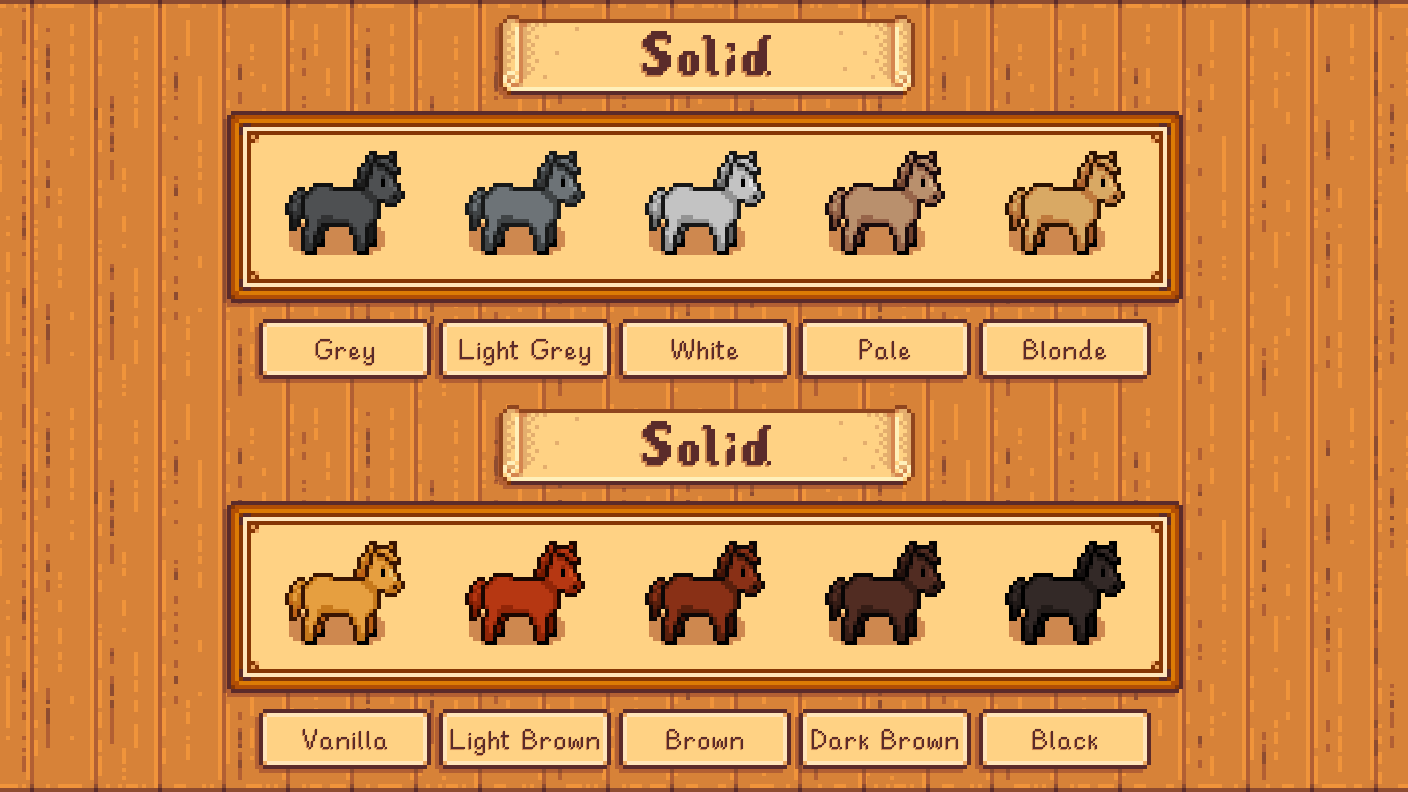Select the Light Grey horse sprite
The image size is (1408, 792).
point(525,200)
